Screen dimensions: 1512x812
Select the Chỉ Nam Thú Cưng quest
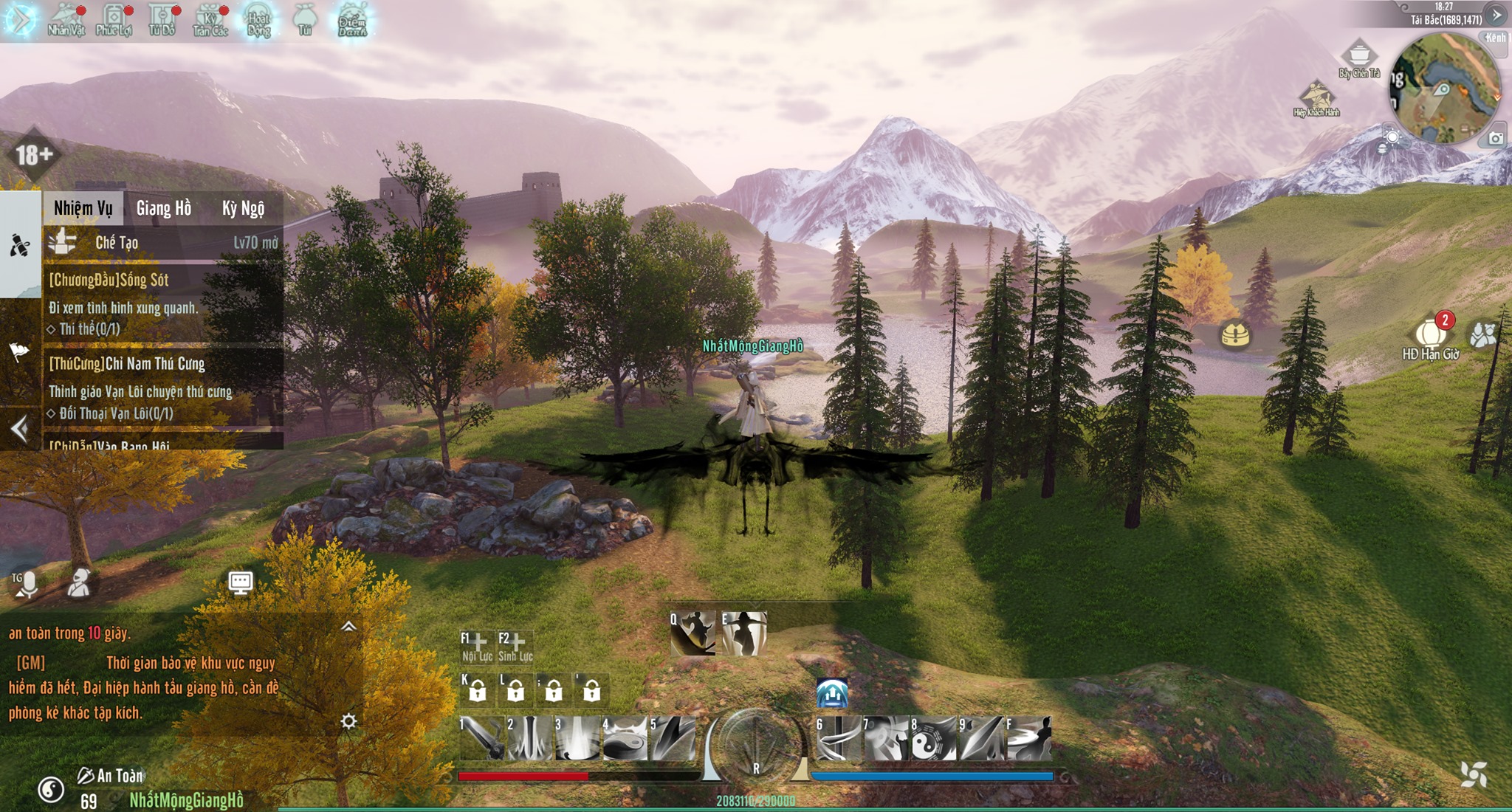(162, 388)
